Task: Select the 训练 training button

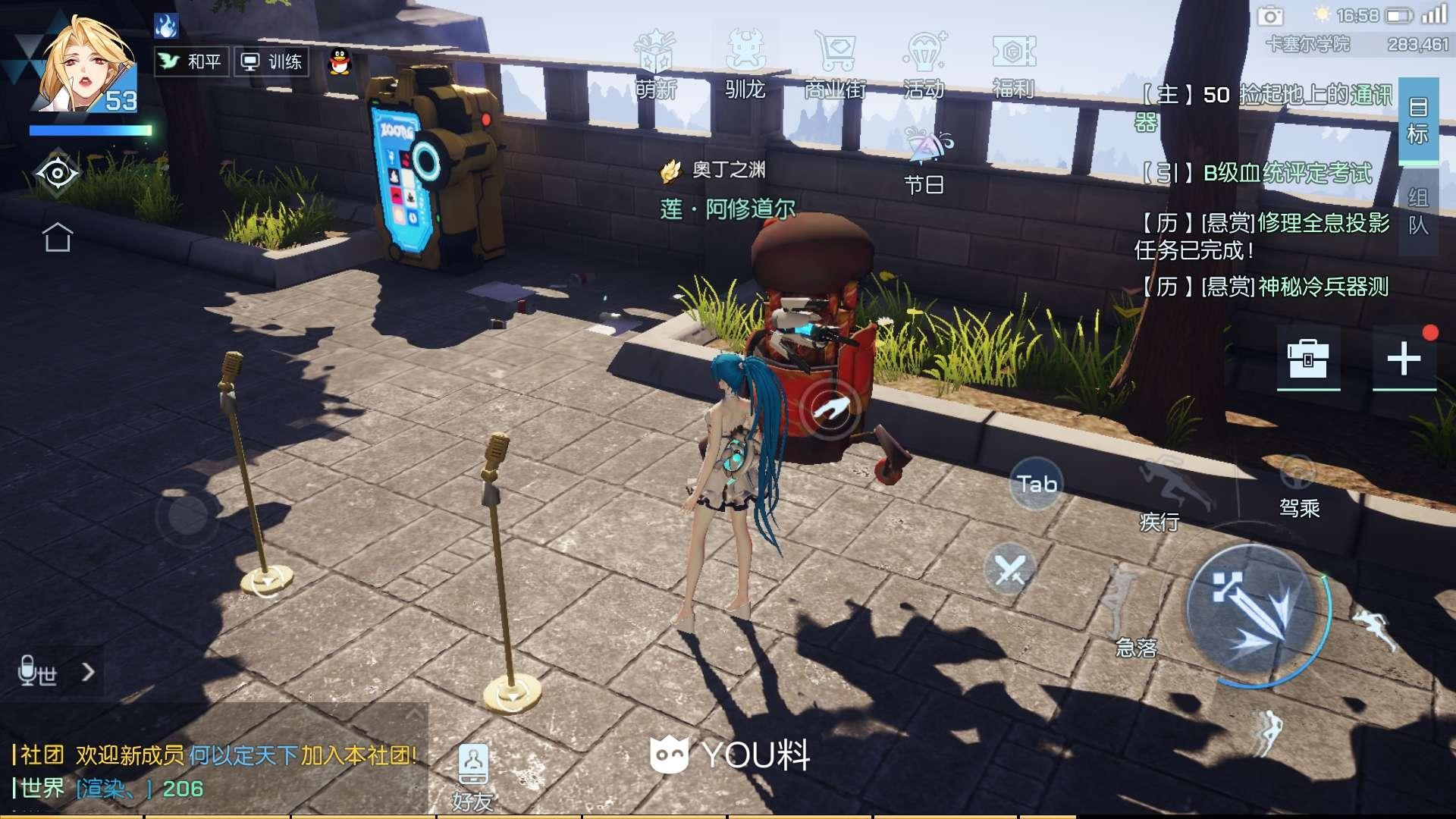Action: [x=271, y=61]
